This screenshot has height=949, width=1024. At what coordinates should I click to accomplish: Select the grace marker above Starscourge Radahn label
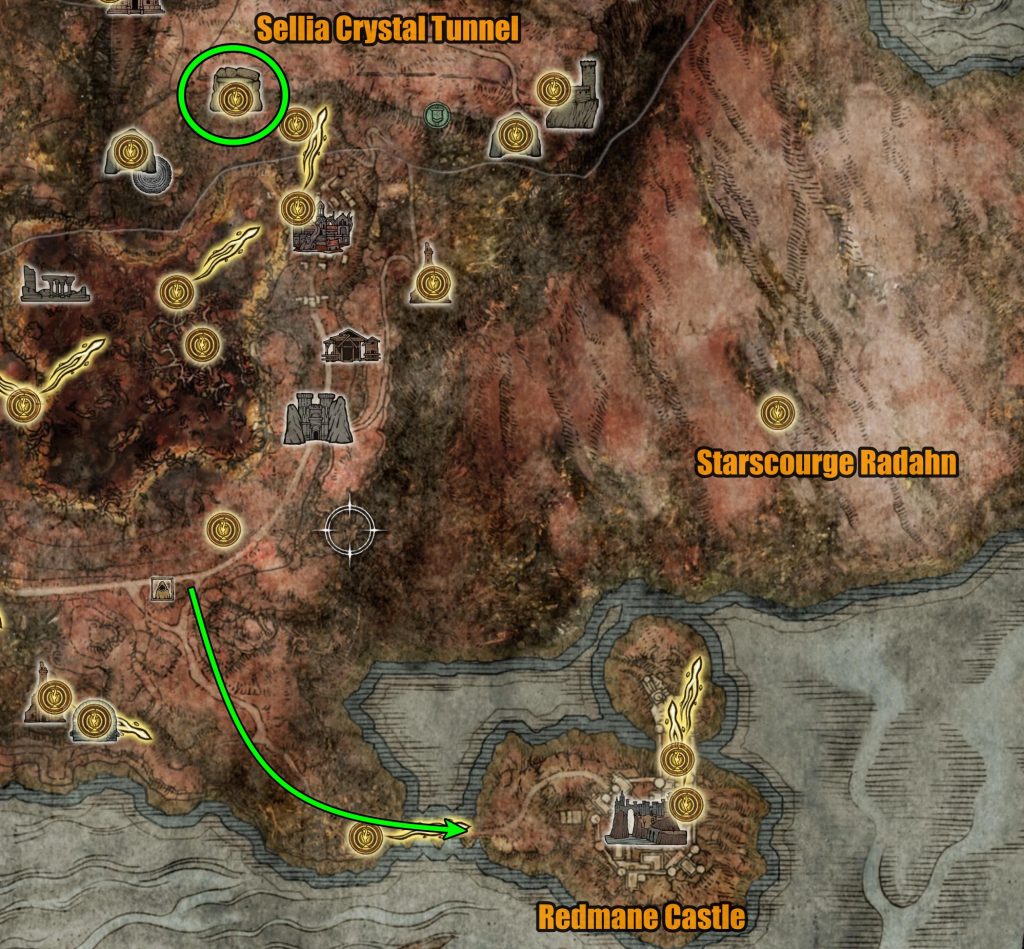pyautogui.click(x=777, y=411)
